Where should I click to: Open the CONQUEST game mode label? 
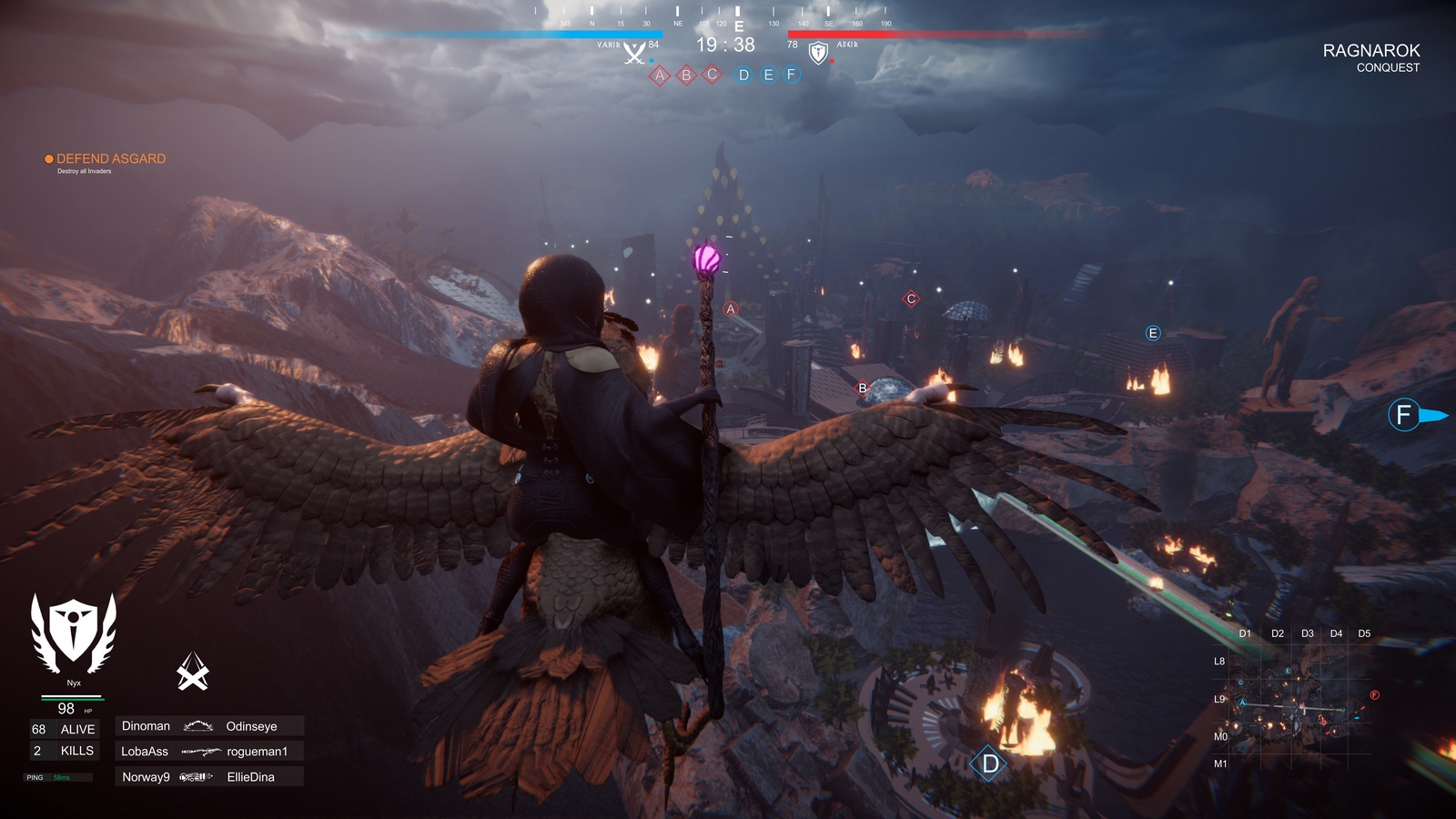pyautogui.click(x=1390, y=67)
